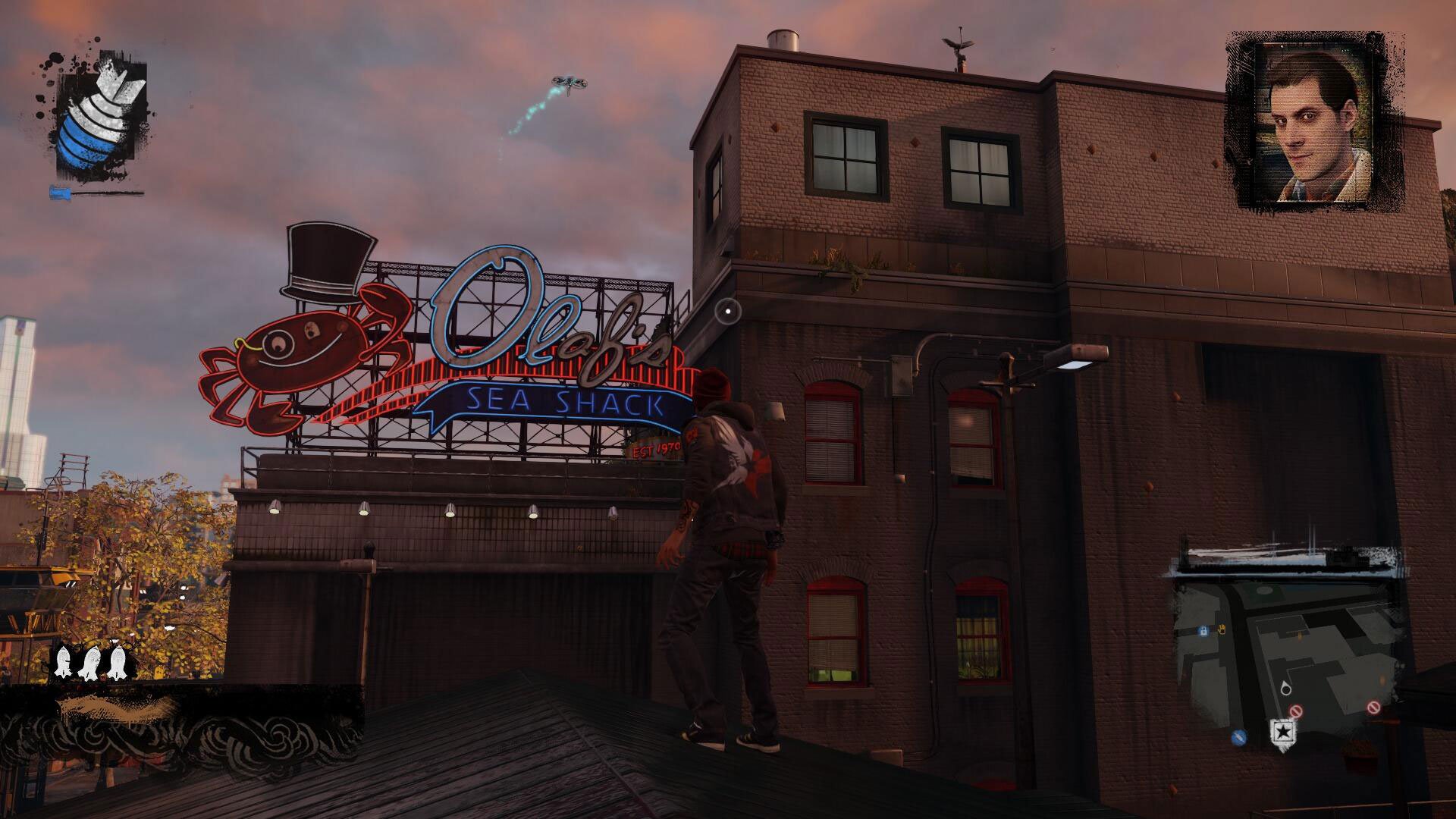Screen dimensions: 1456x819
Task: Click the star mission marker on the minimap
Action: click(1283, 733)
